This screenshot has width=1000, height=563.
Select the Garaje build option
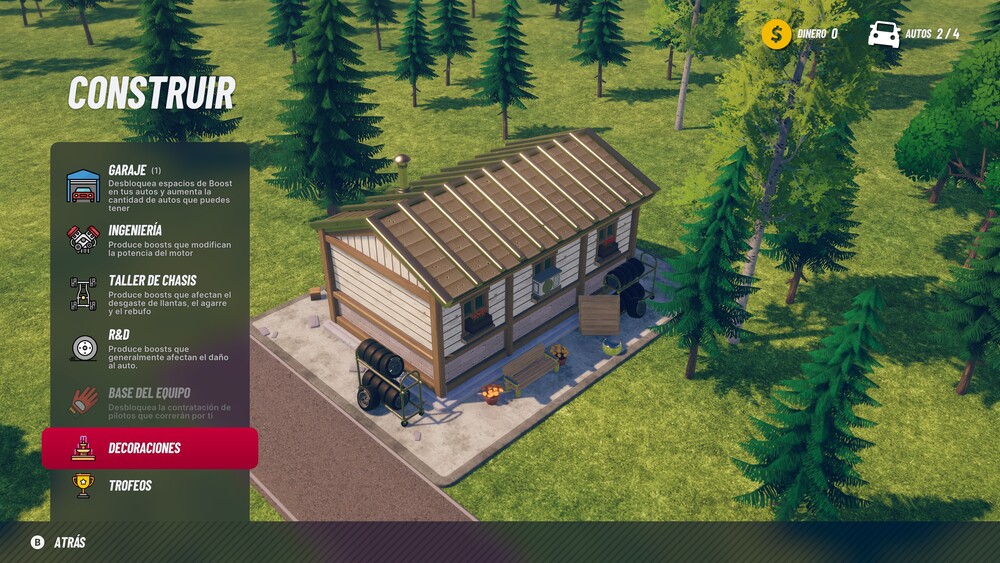pyautogui.click(x=150, y=186)
